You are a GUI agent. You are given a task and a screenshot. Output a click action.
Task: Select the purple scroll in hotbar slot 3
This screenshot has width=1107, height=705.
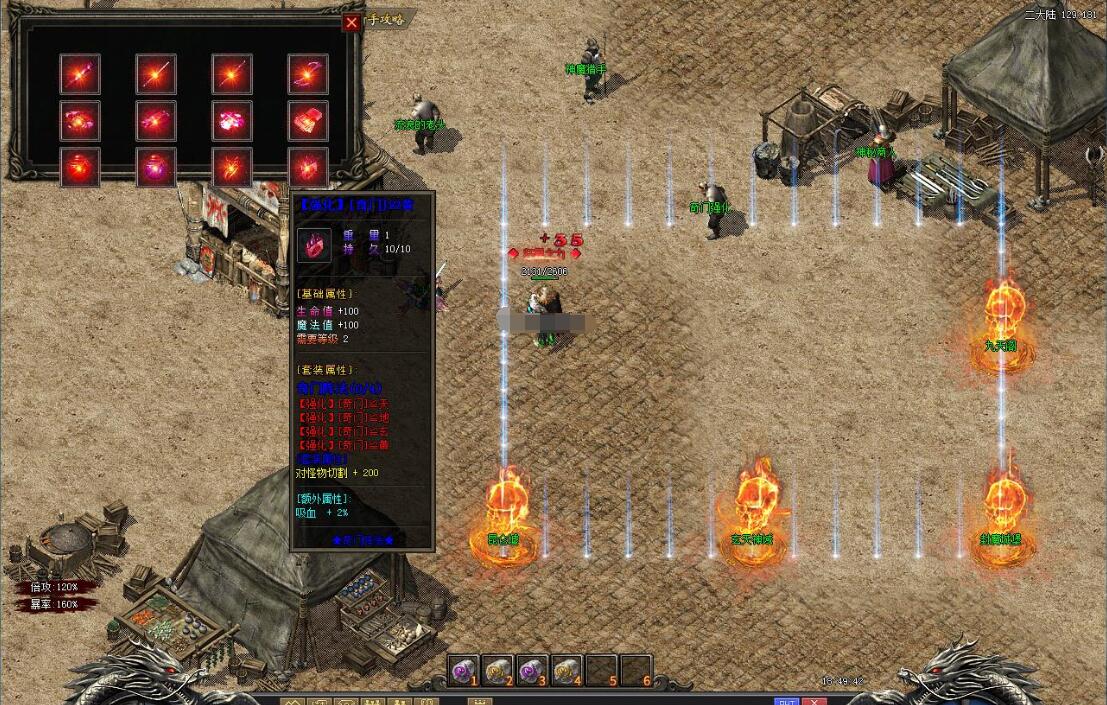pos(532,670)
